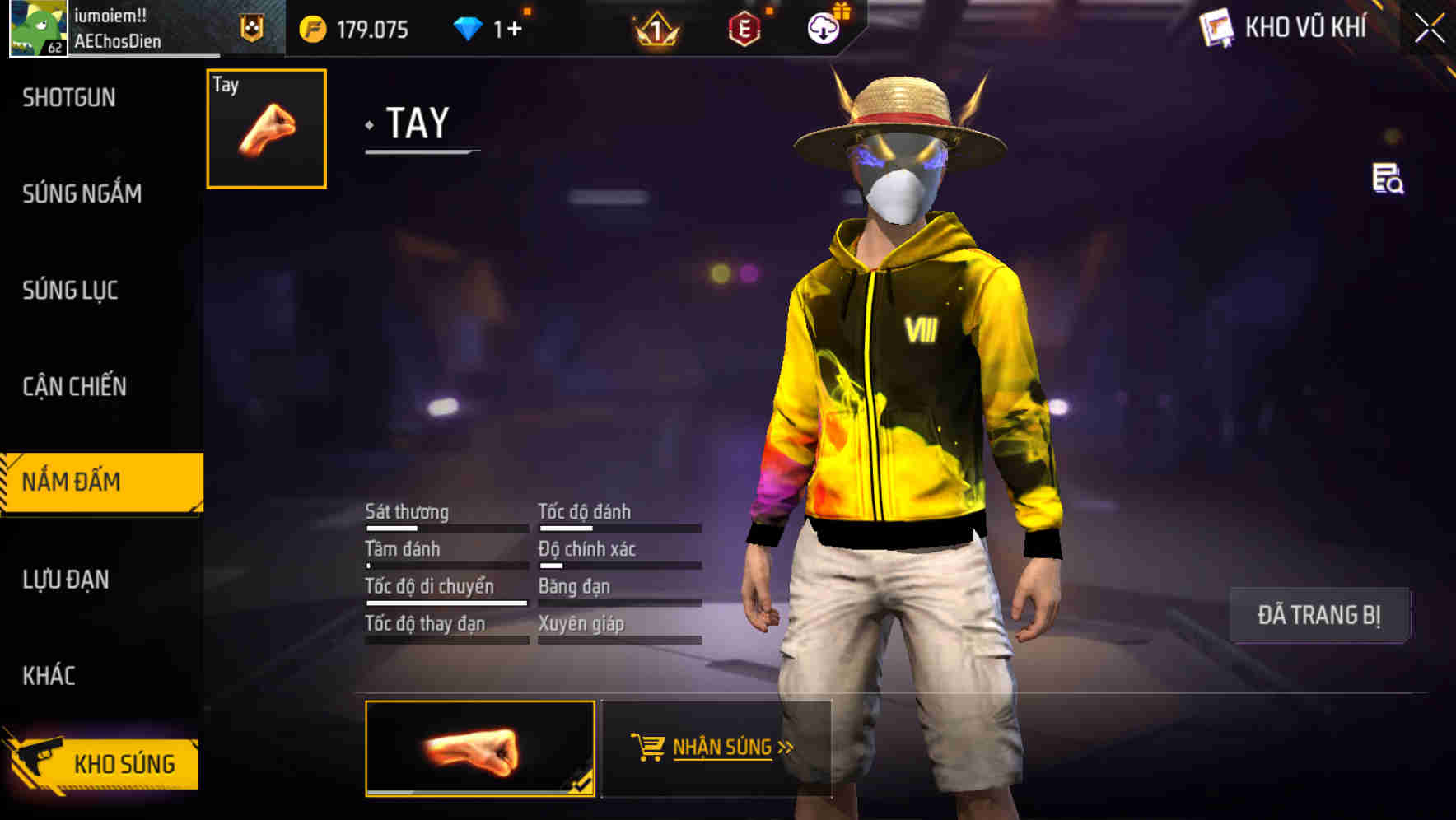Expand the LỰU ĐẠN weapon section
This screenshot has width=1456, height=820.
click(66, 580)
